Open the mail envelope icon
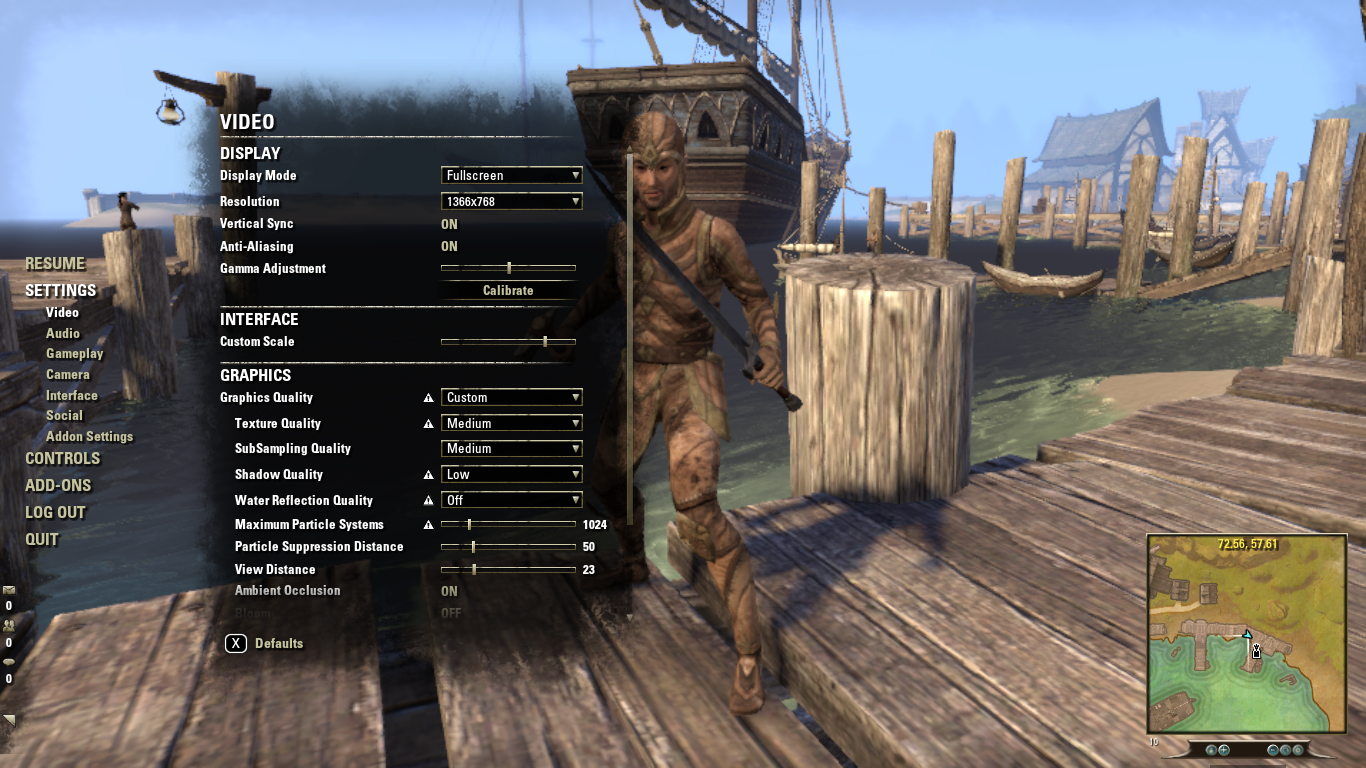Image resolution: width=1366 pixels, height=768 pixels. pyautogui.click(x=9, y=588)
